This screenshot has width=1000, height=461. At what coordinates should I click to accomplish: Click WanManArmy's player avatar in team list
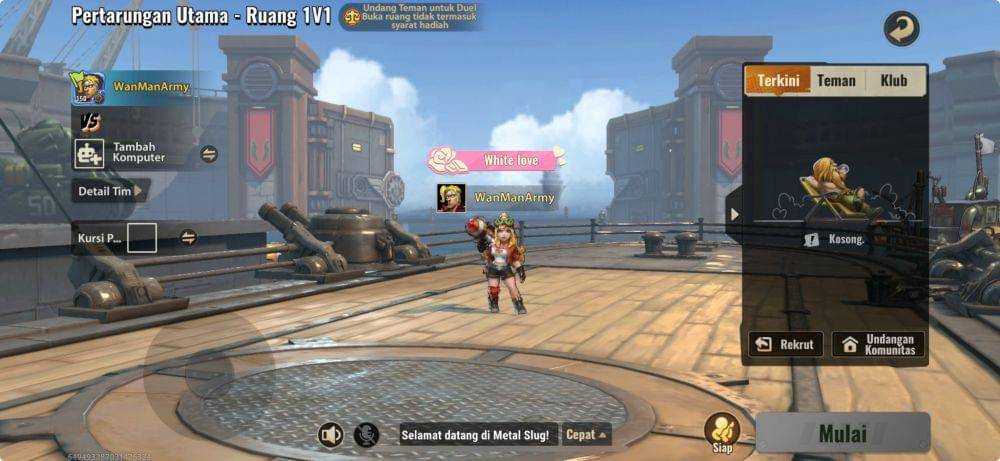(x=87, y=88)
